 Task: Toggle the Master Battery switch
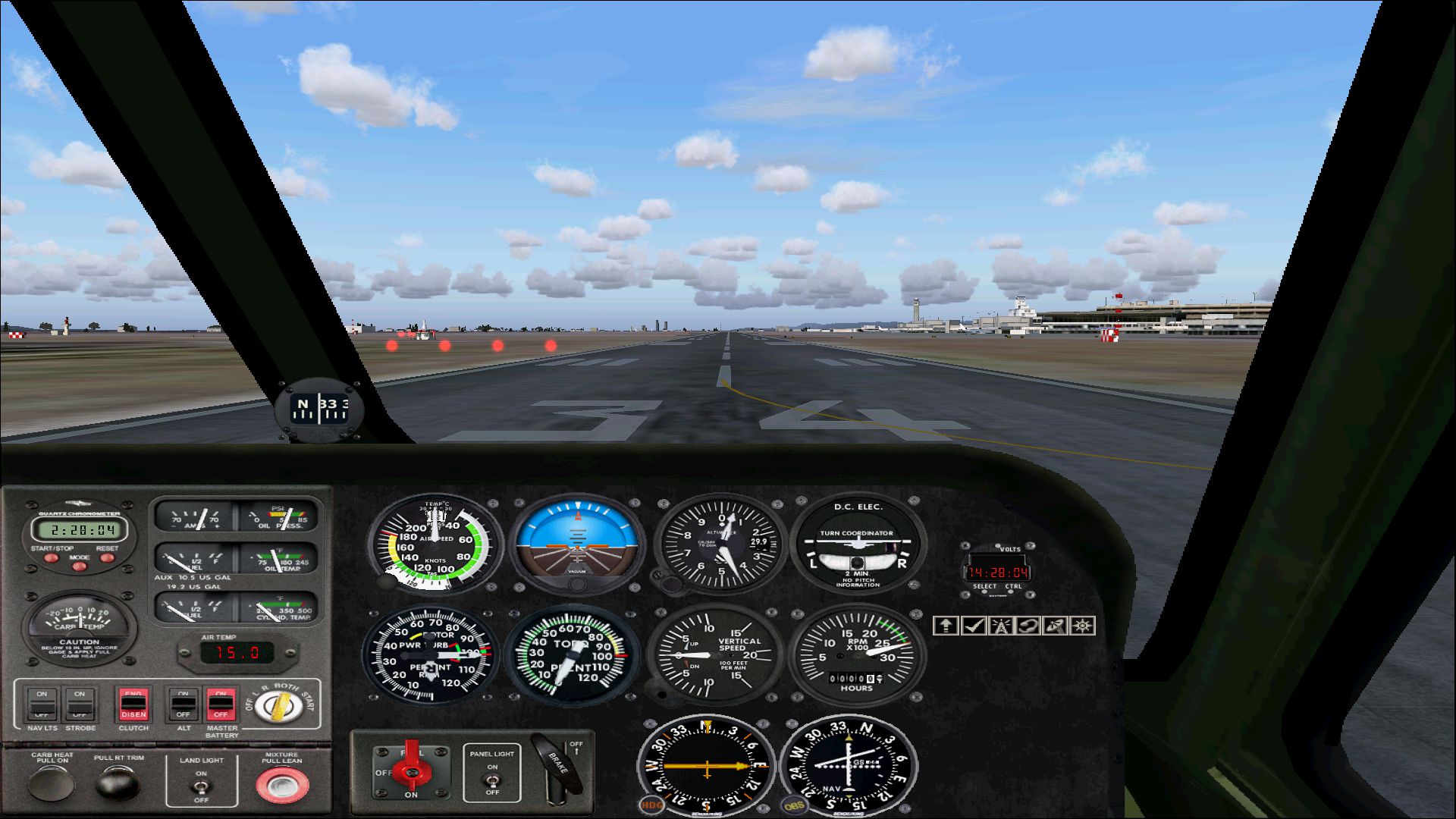pyautogui.click(x=221, y=704)
